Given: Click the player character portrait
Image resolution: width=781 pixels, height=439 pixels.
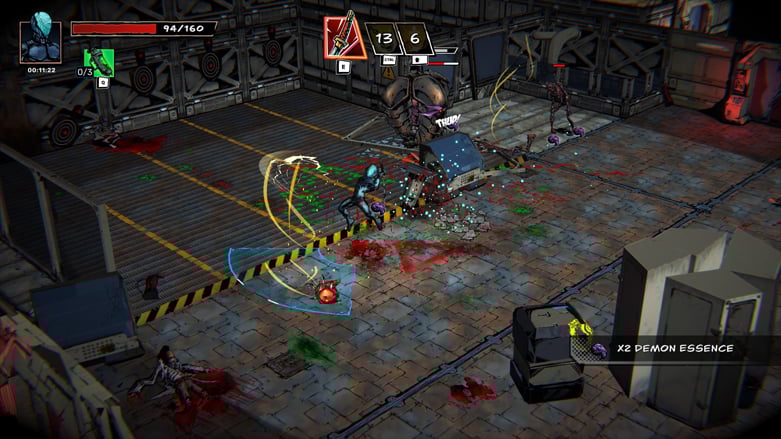Looking at the screenshot, I should 40,40.
